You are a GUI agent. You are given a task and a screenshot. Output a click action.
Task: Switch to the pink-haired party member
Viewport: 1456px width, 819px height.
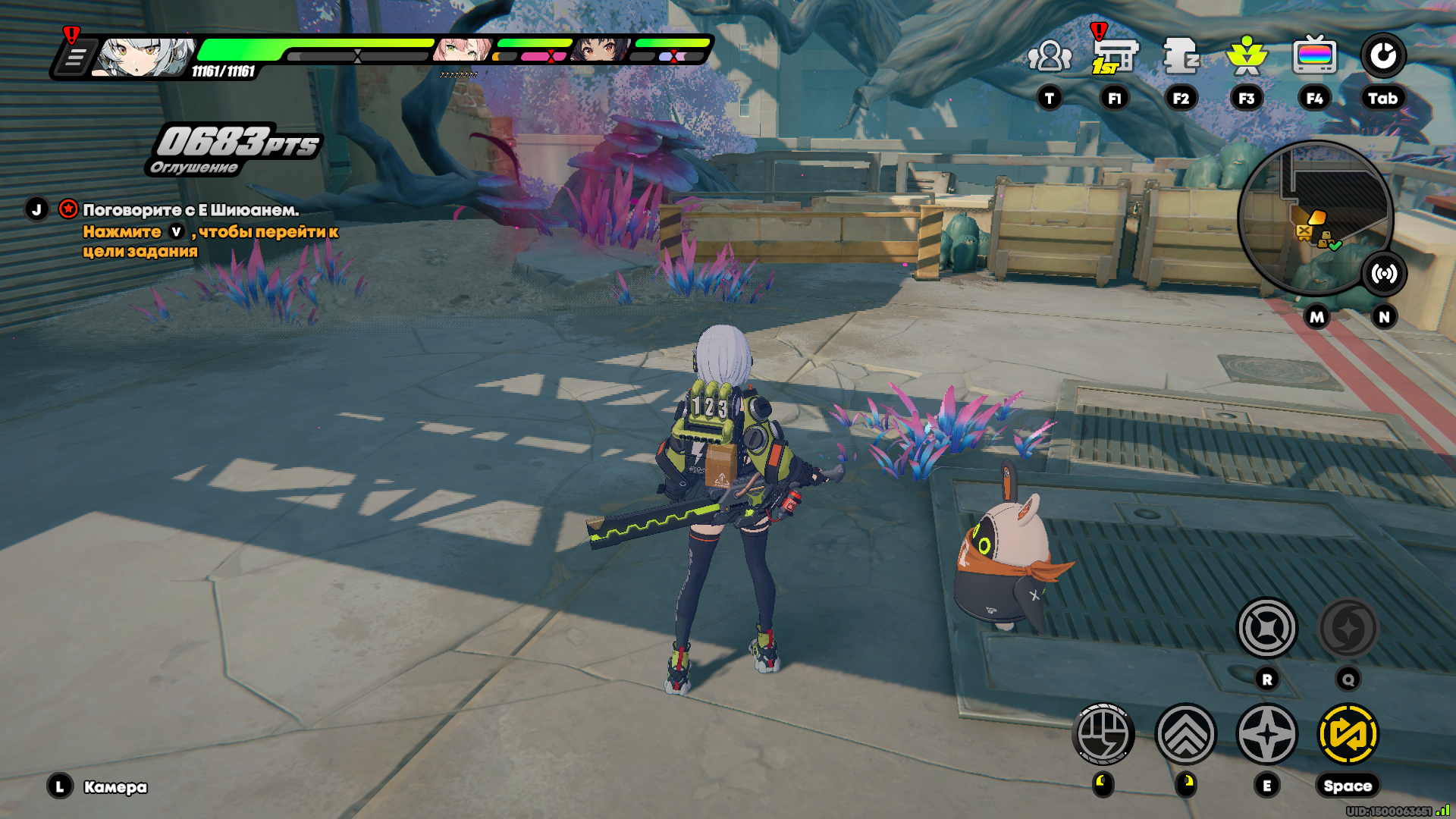click(462, 50)
